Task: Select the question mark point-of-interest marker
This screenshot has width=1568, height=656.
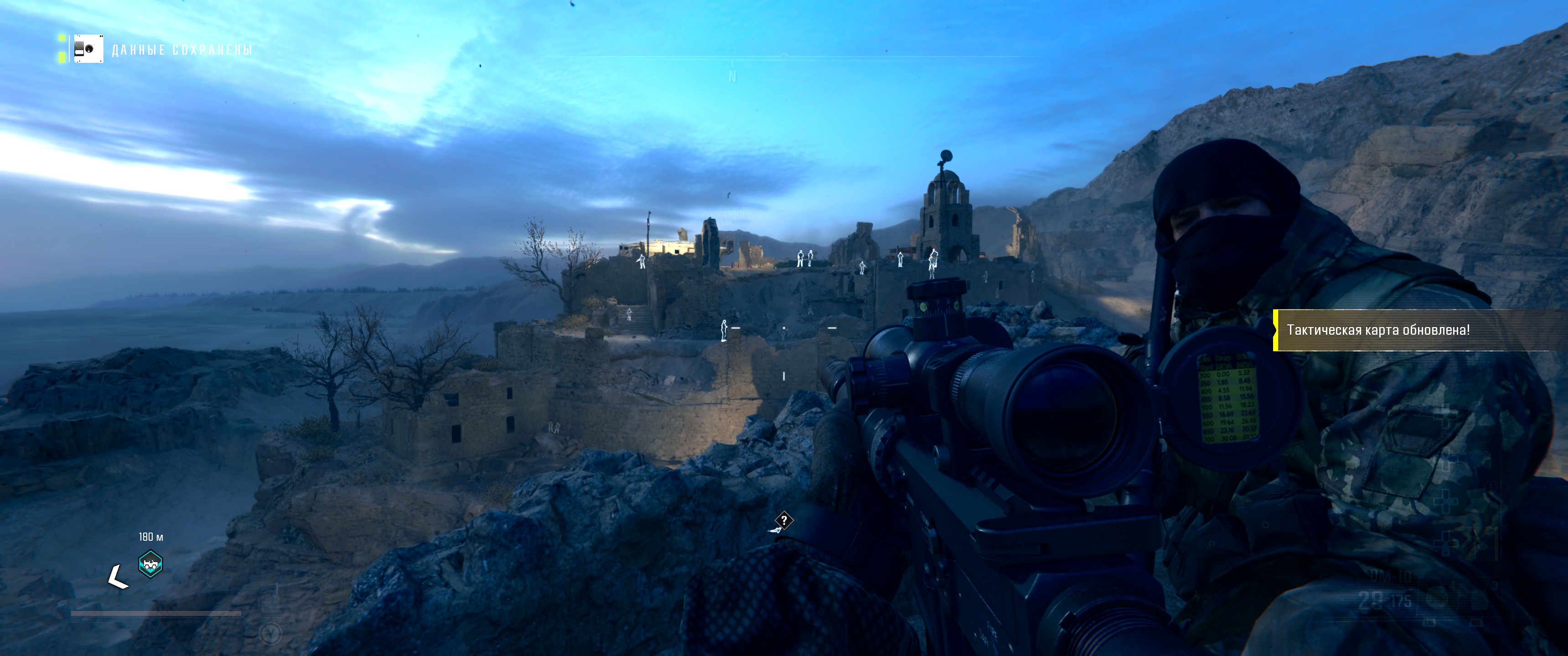Action: point(784,520)
